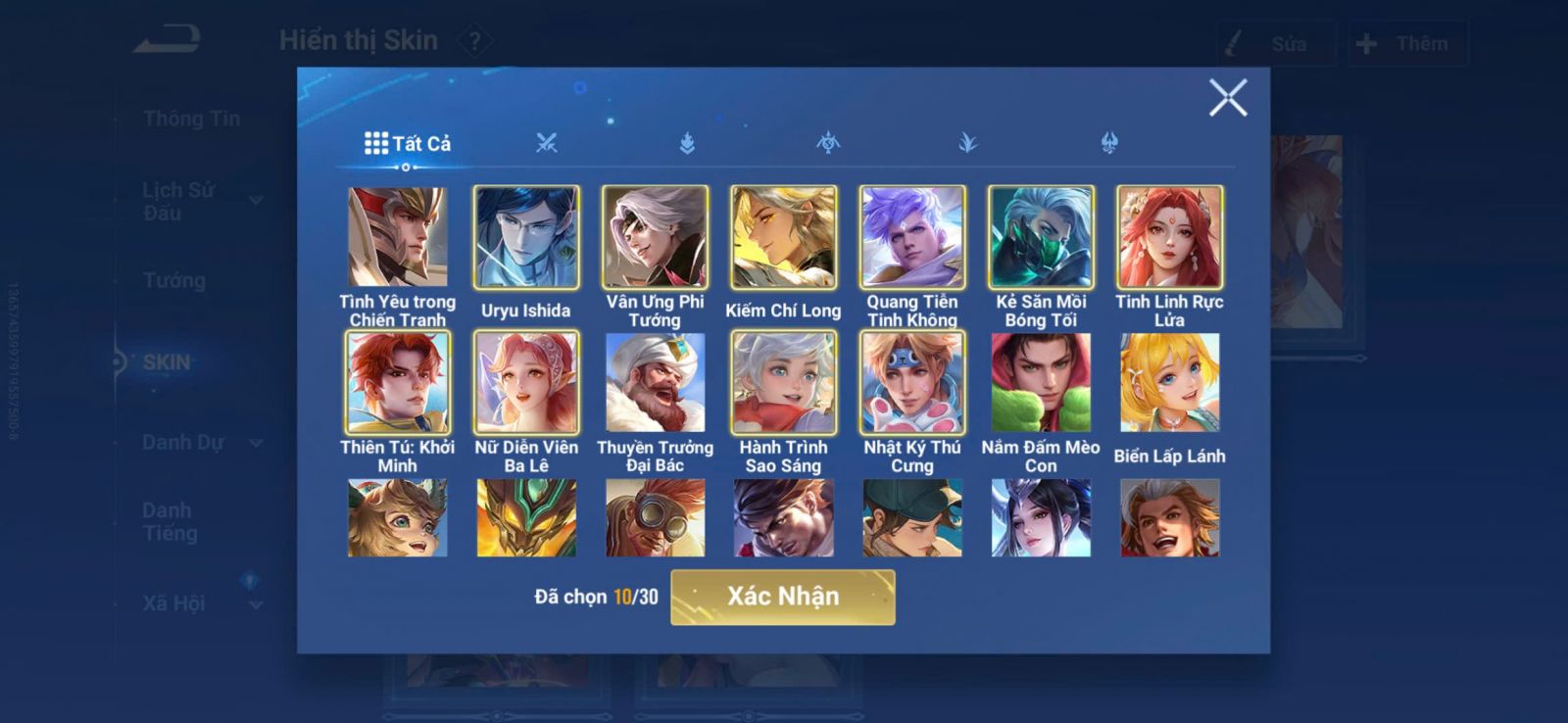Pick the Nữ Diễn Viên Ba Lê skin
This screenshot has height=723, width=1568.
coord(526,382)
